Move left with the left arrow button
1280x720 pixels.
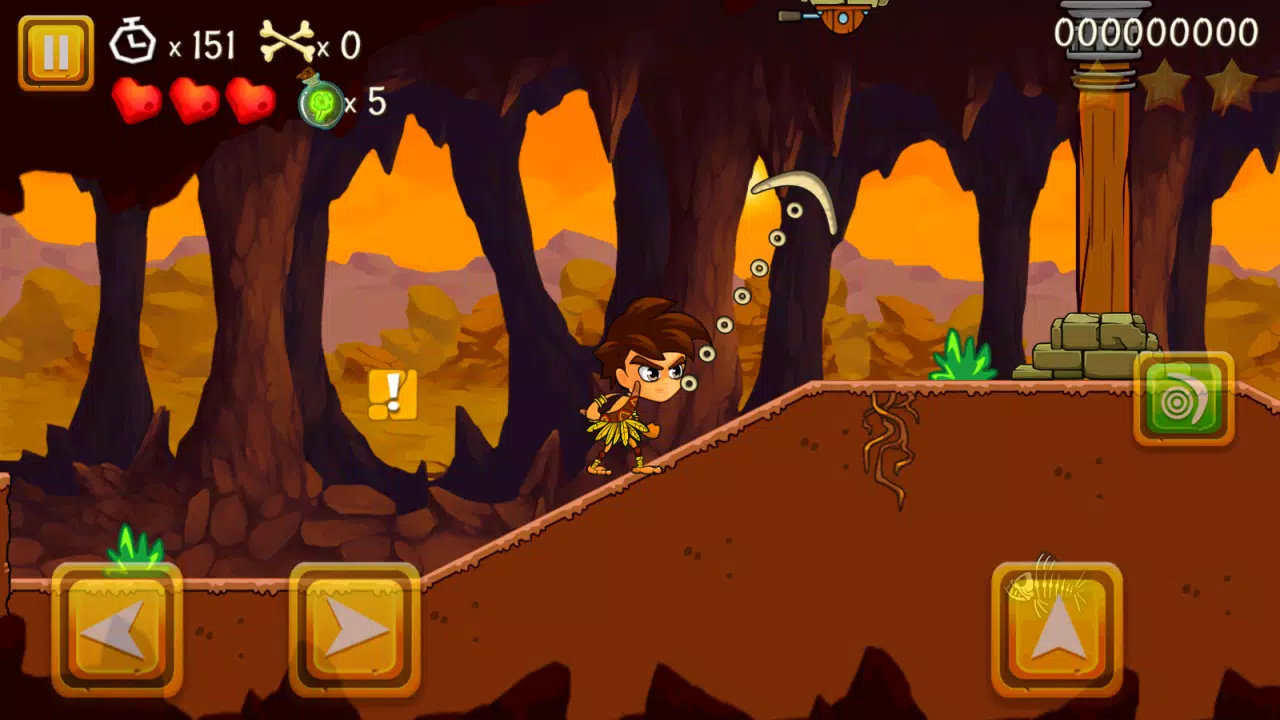(x=117, y=630)
